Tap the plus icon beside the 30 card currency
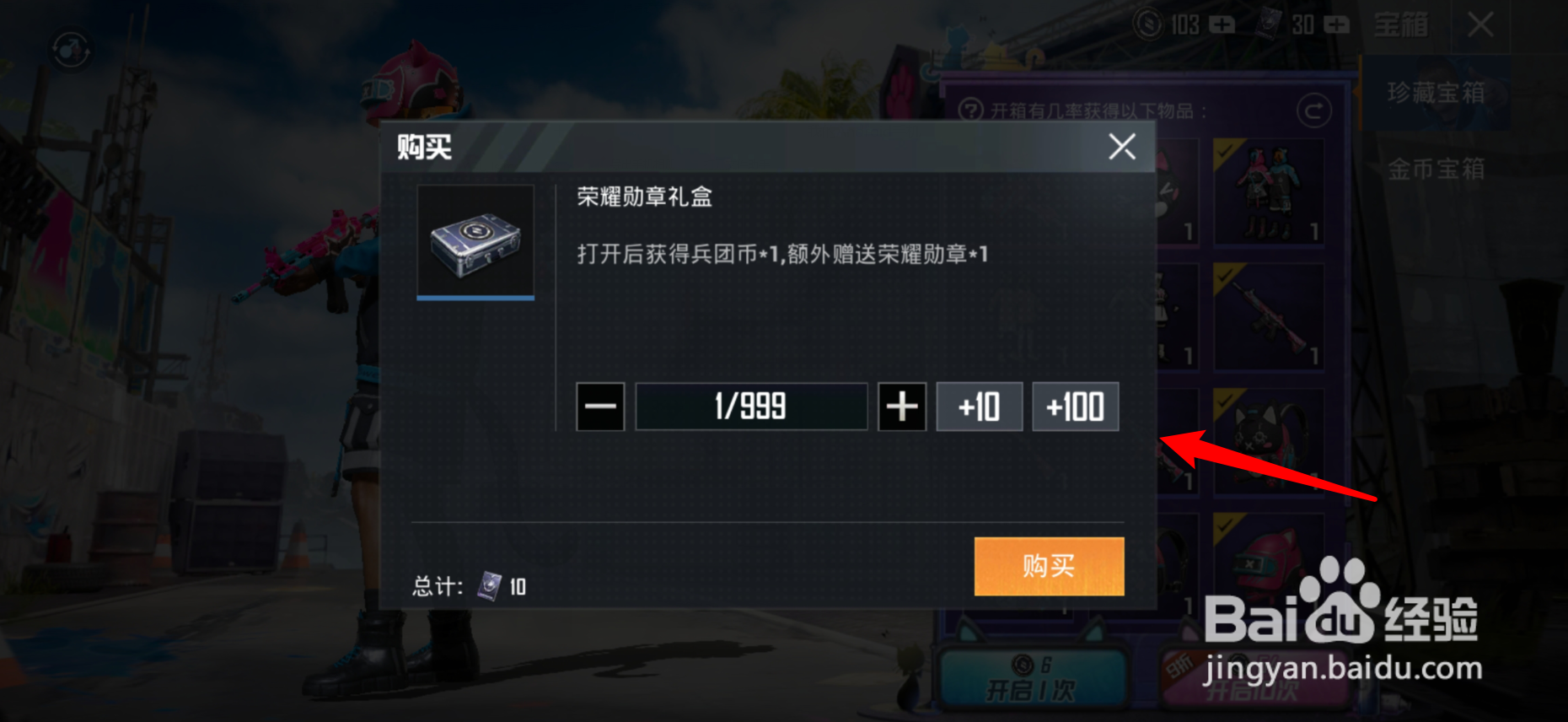Image resolution: width=1568 pixels, height=722 pixels. pos(1337,25)
